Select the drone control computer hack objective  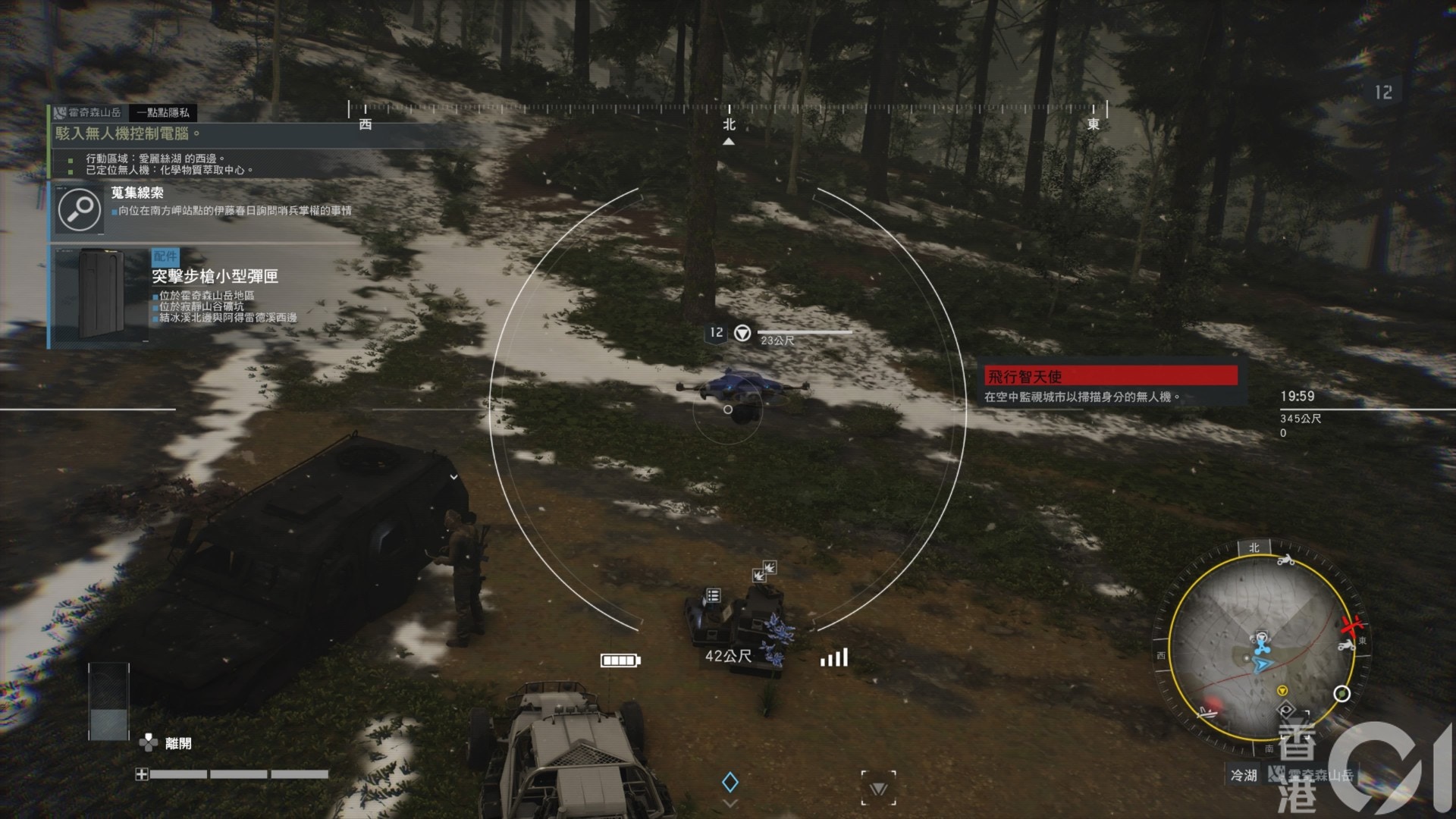pyautogui.click(x=127, y=133)
